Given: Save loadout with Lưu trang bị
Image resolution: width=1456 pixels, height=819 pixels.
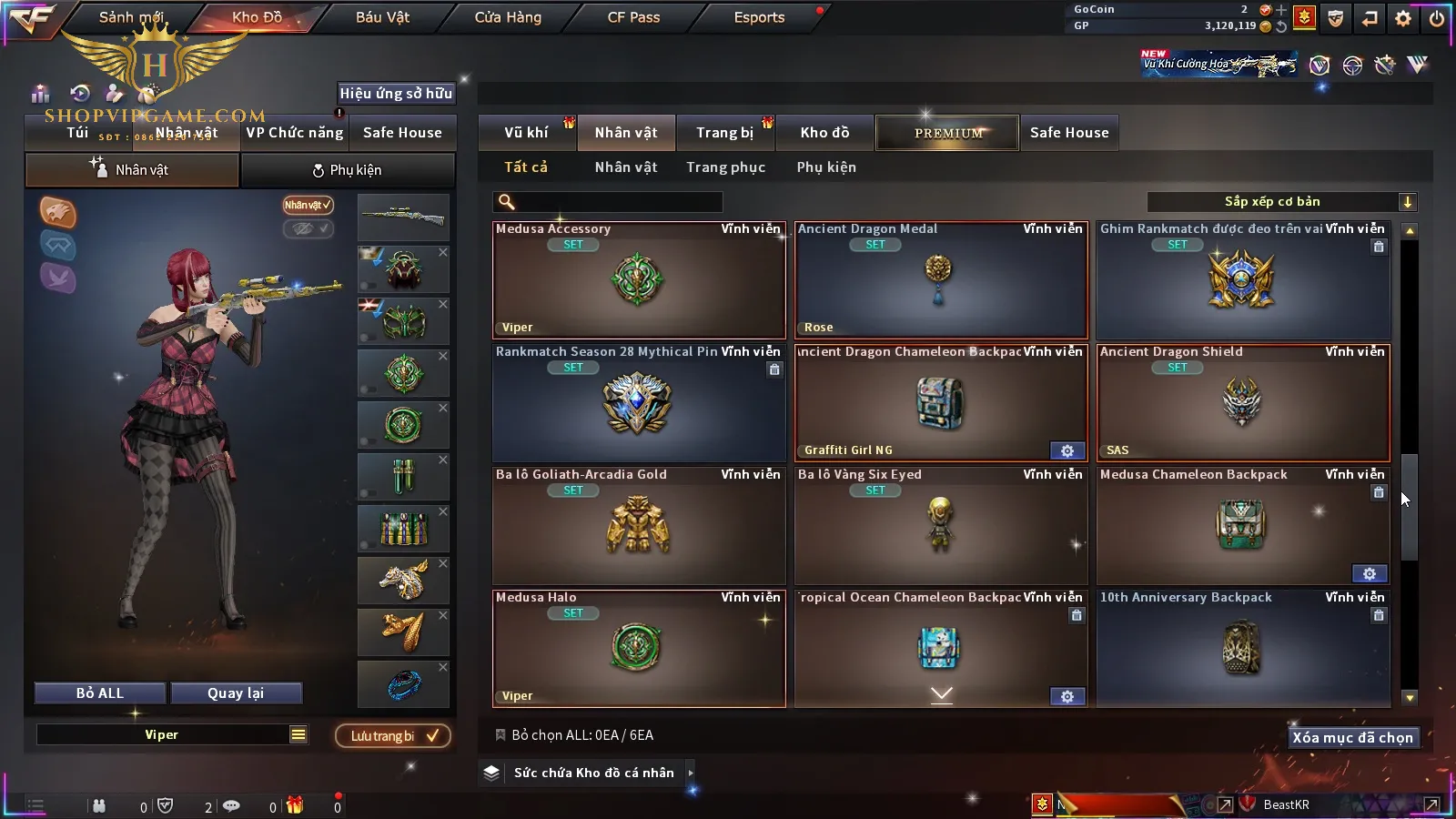Looking at the screenshot, I should [393, 736].
